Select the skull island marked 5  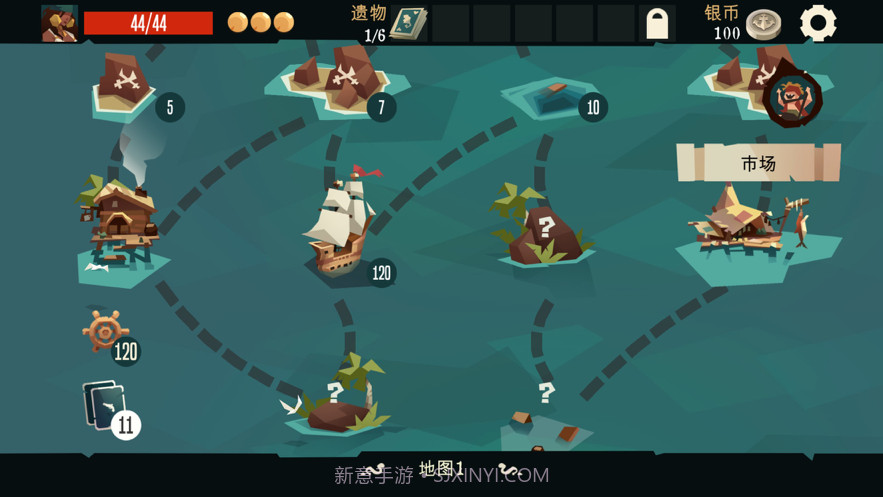125,83
